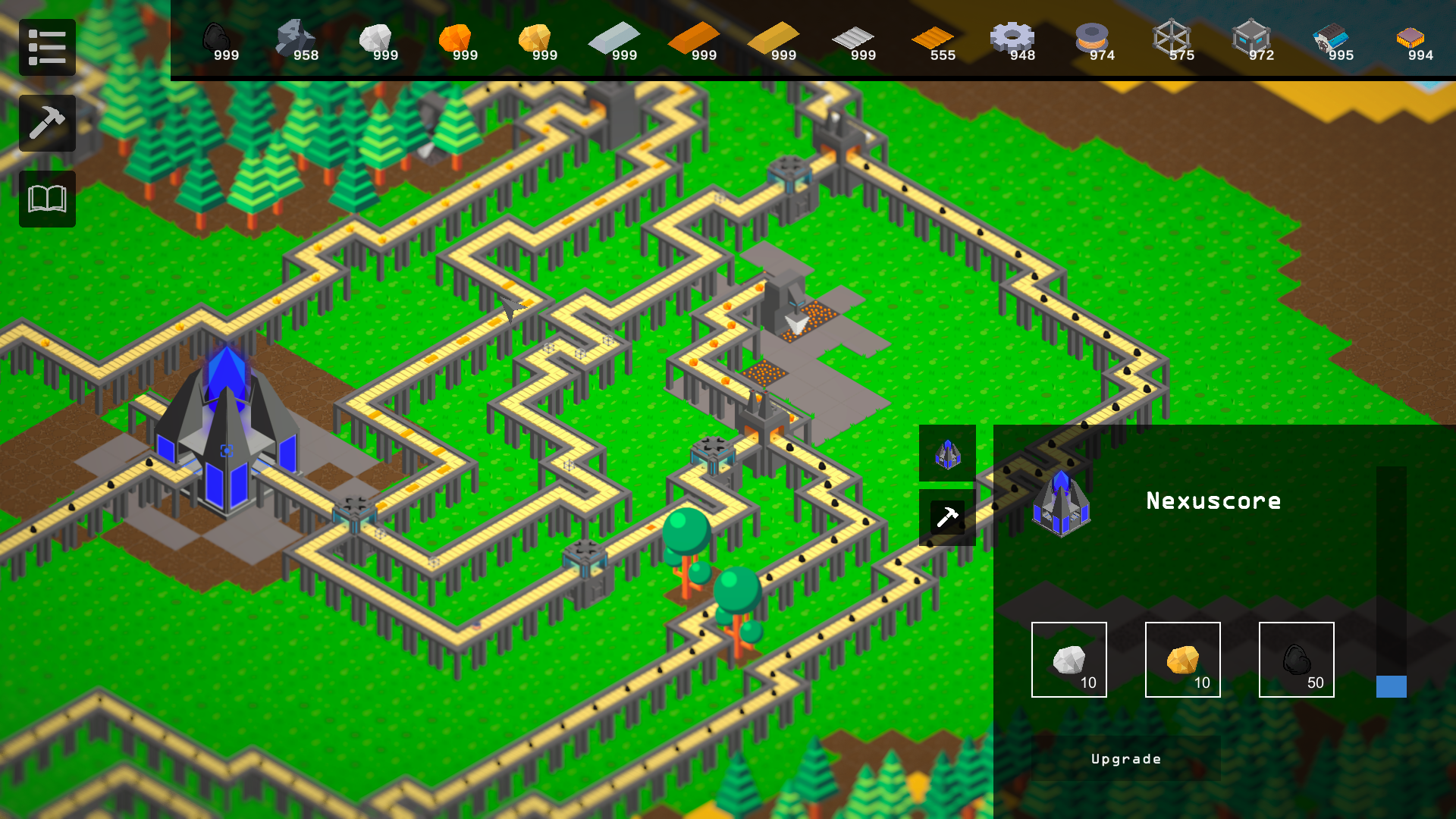Select the Nexuscore building tab

(x=947, y=453)
